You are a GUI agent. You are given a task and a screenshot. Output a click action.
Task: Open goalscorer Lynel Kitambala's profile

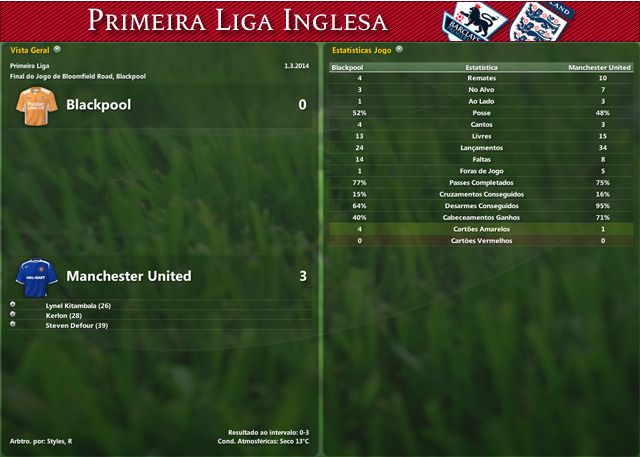[78, 305]
